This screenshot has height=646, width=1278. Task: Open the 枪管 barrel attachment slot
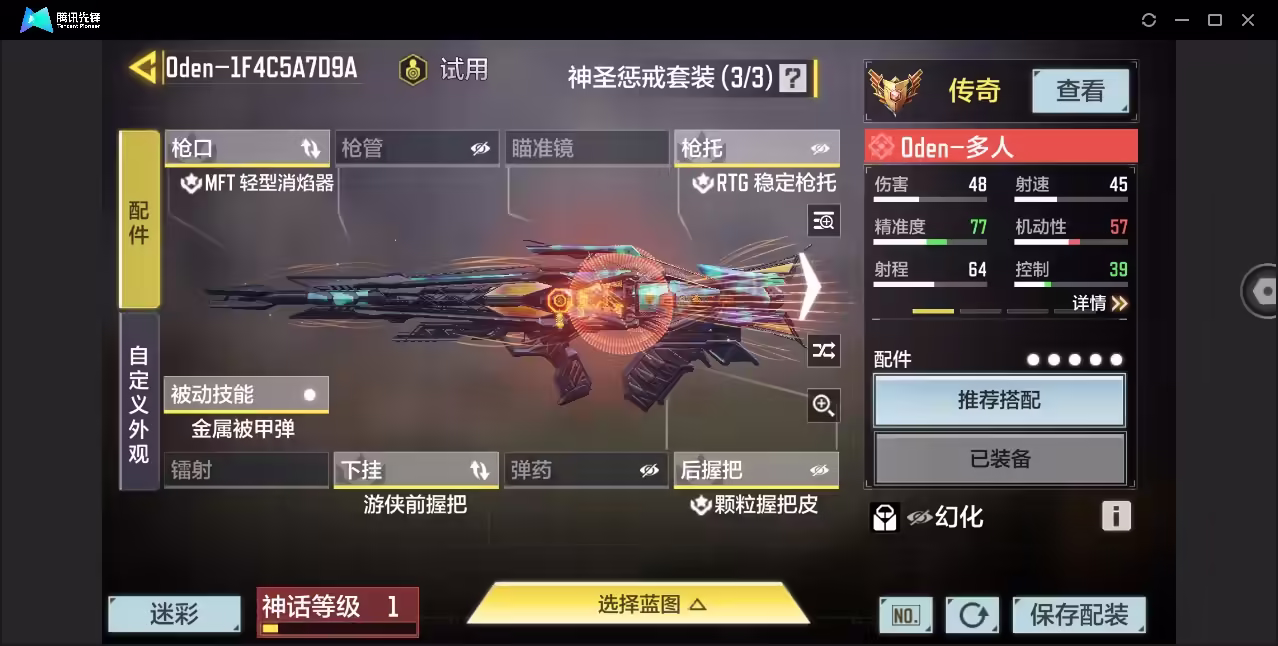[416, 148]
